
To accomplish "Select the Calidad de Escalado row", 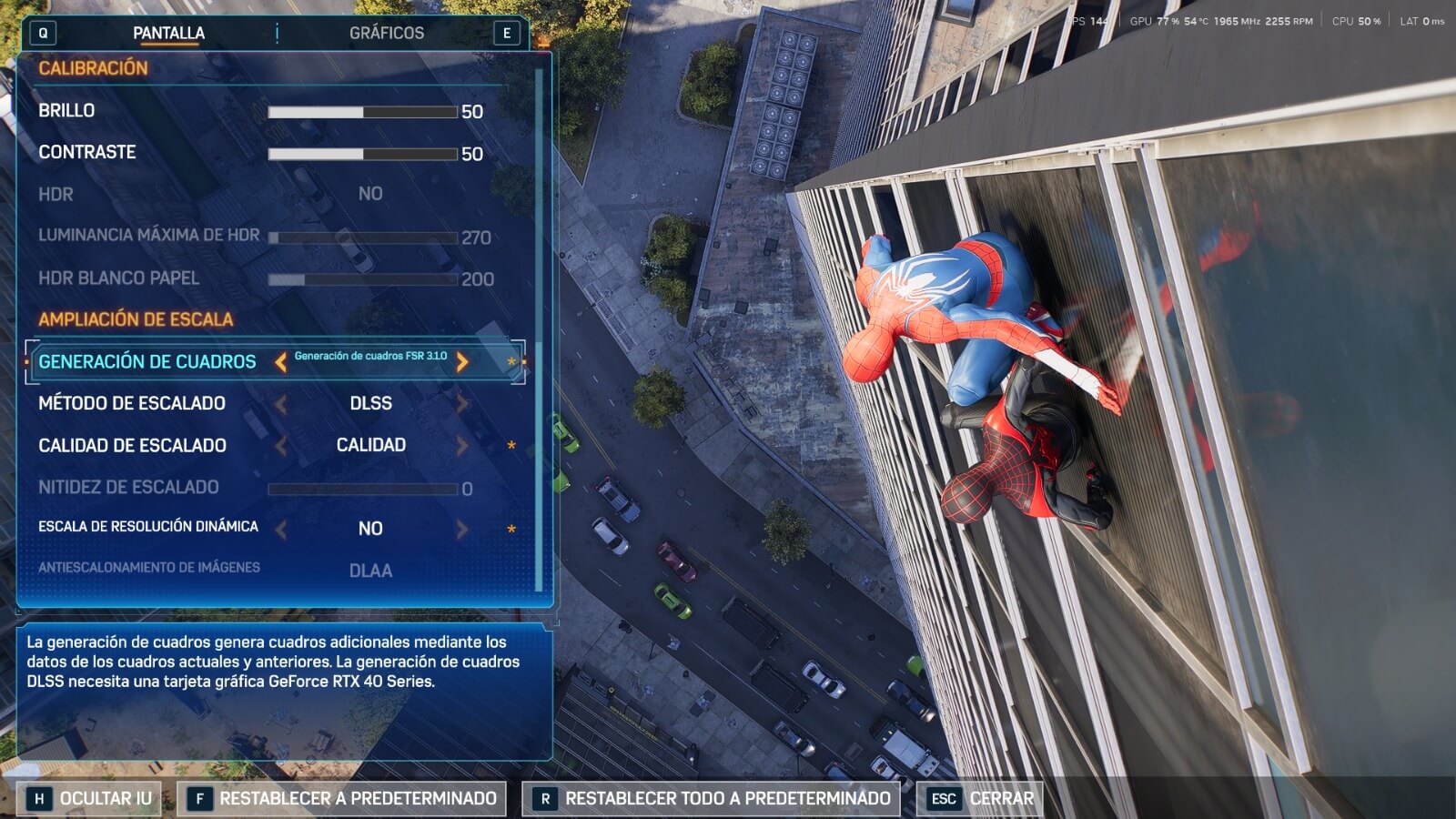I will coord(132,445).
